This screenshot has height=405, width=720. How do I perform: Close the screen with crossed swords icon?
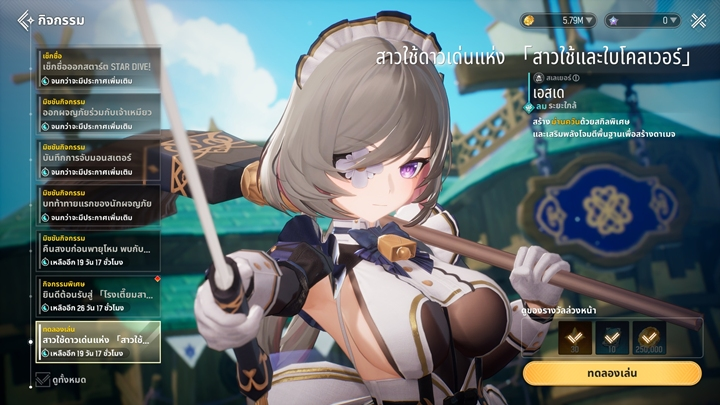[698, 20]
